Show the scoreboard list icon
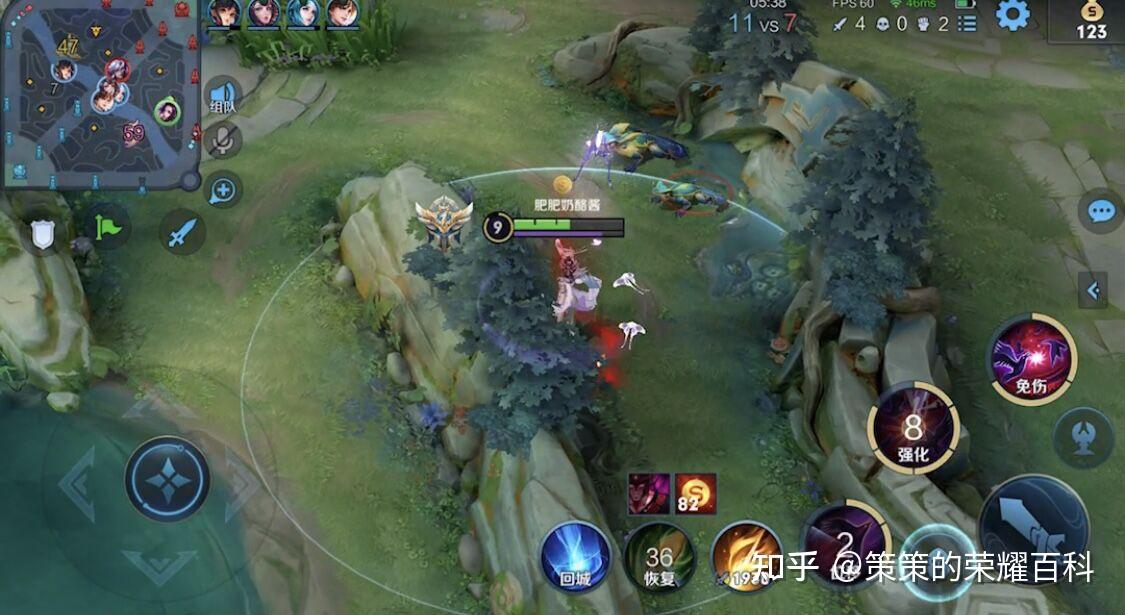Image resolution: width=1125 pixels, height=615 pixels. [967, 24]
